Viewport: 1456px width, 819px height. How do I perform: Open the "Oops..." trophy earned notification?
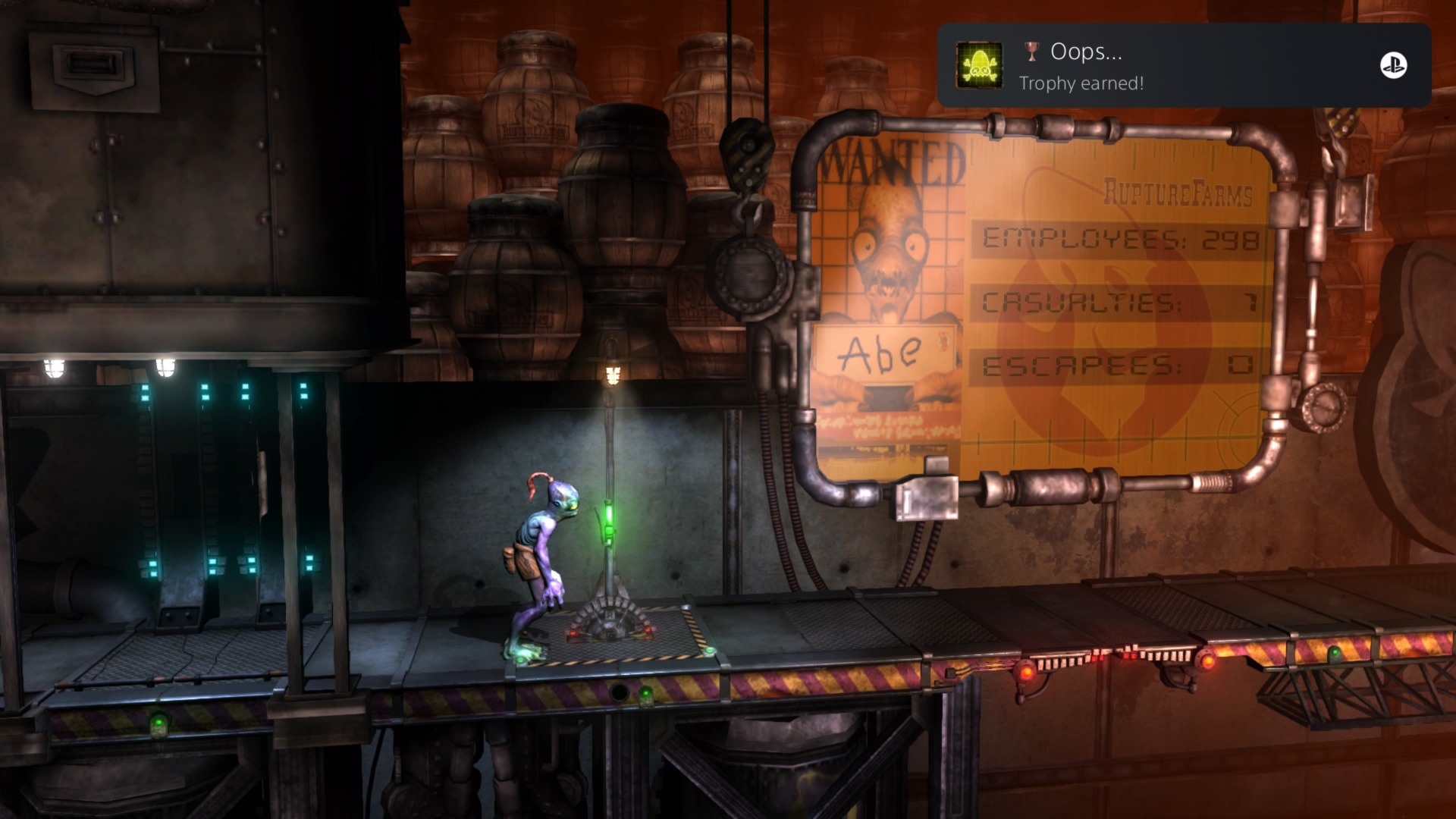click(x=1183, y=65)
